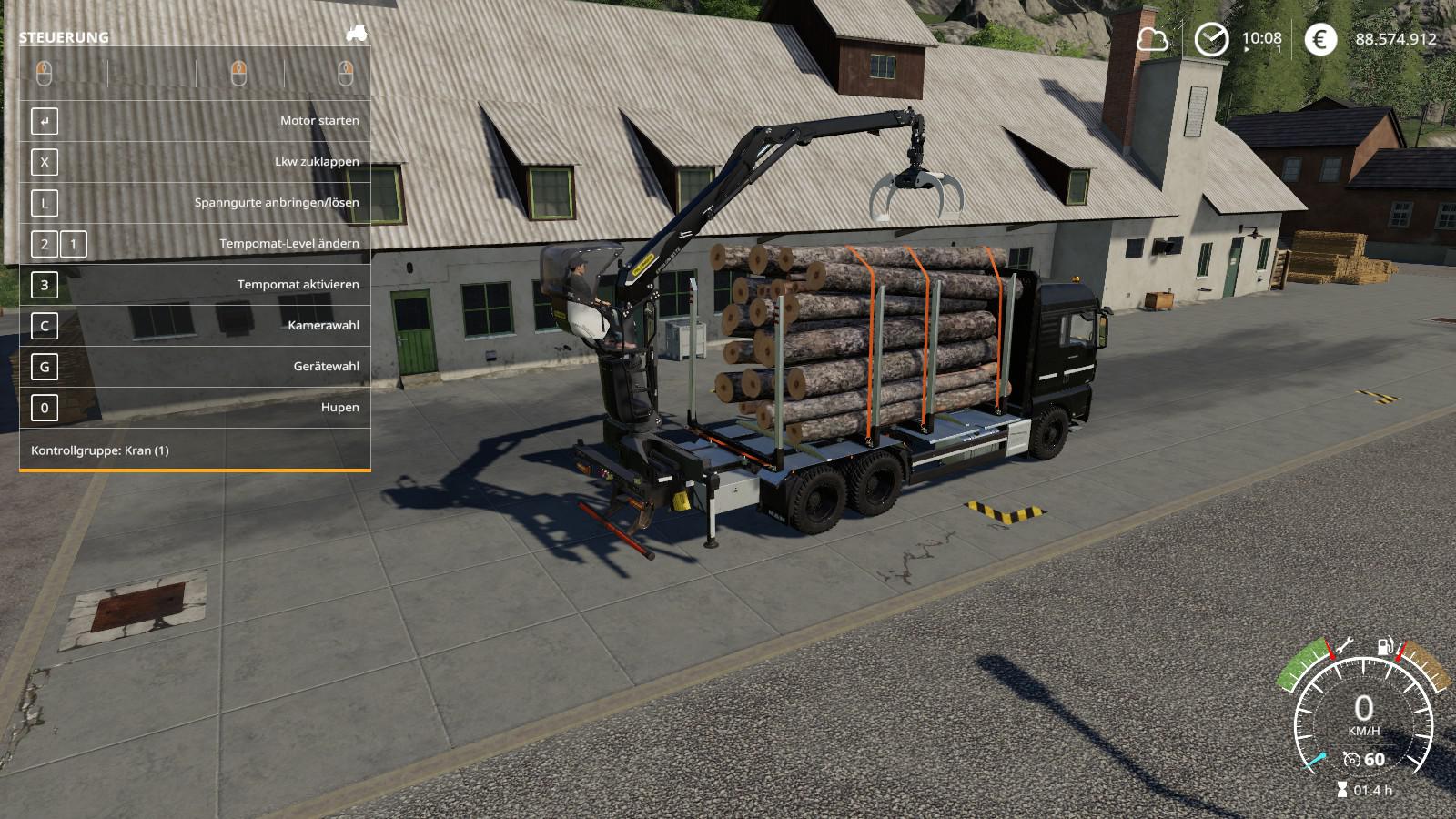Screen dimensions: 1456x819
Task: Select the hourglass operating hours icon
Action: point(1341,790)
